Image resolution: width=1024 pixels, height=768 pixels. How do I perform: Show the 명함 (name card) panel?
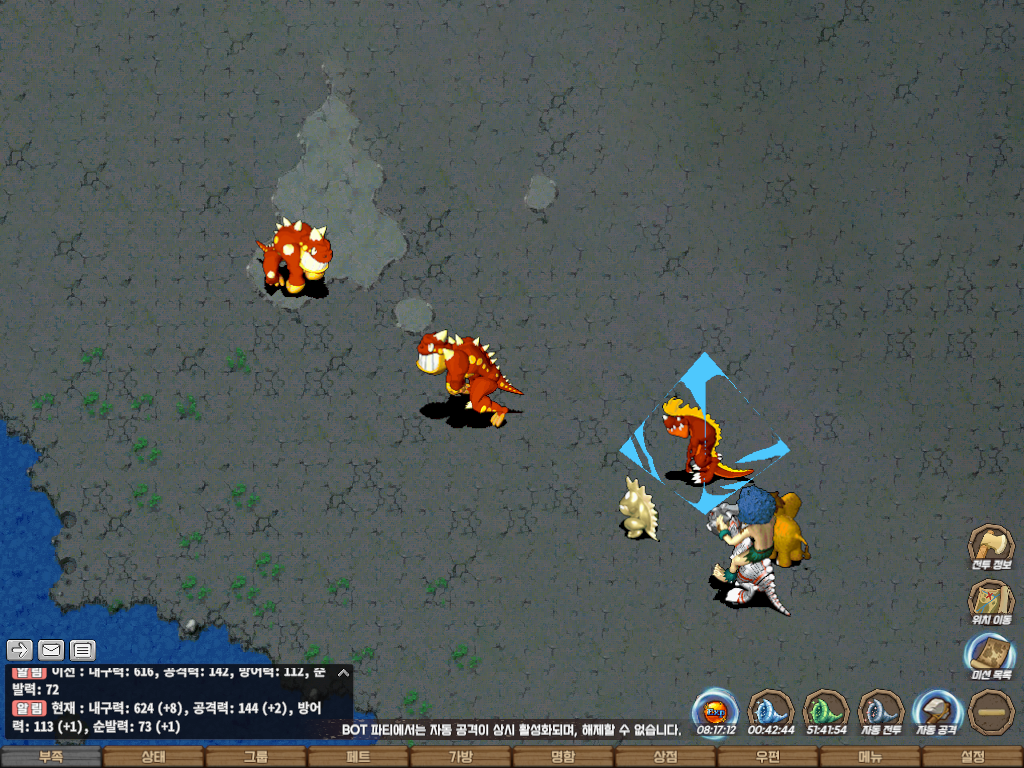pos(563,757)
